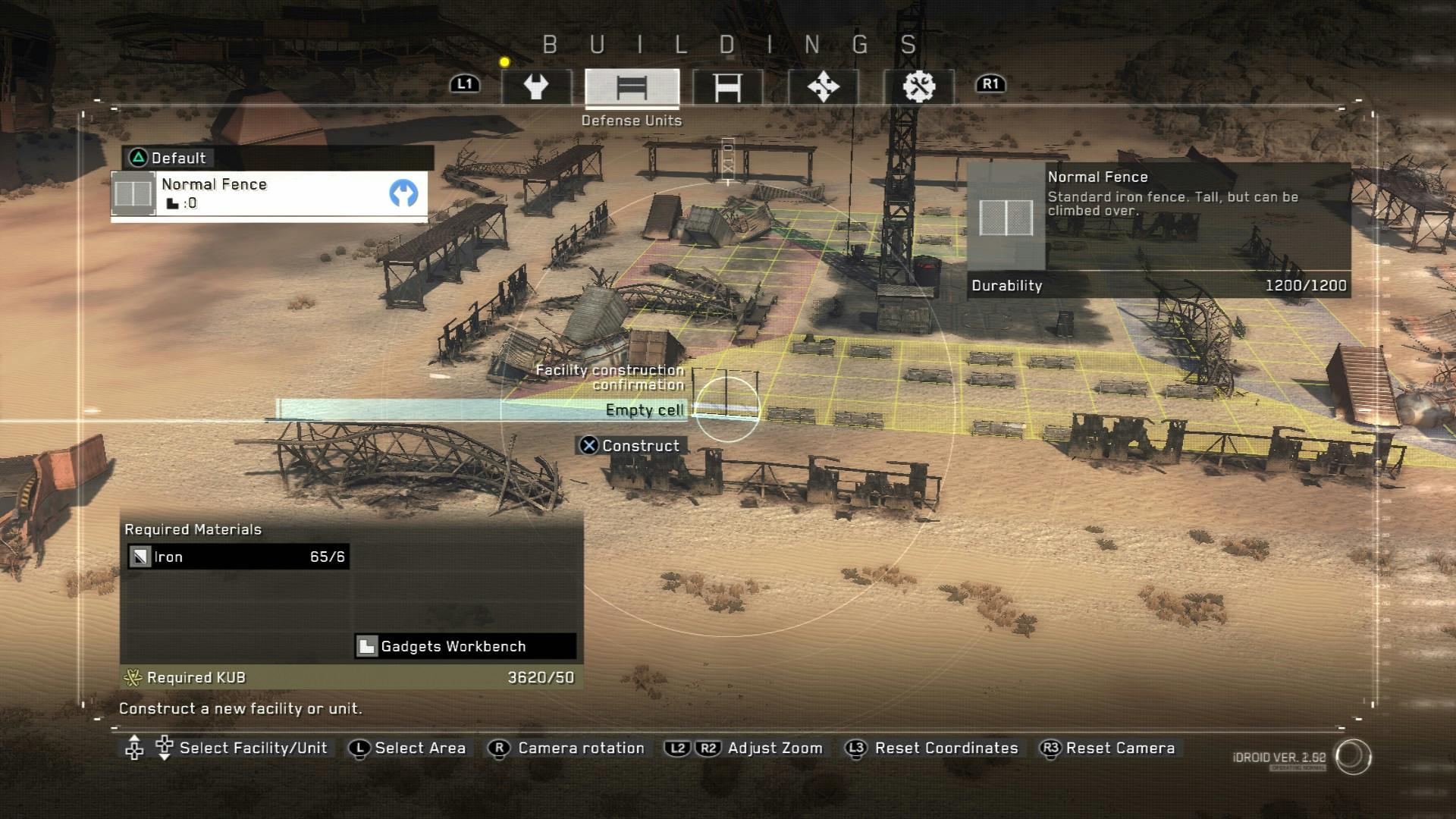The image size is (1456, 819).
Task: Open the wrench-shaped buildings tab
Action: point(536,87)
